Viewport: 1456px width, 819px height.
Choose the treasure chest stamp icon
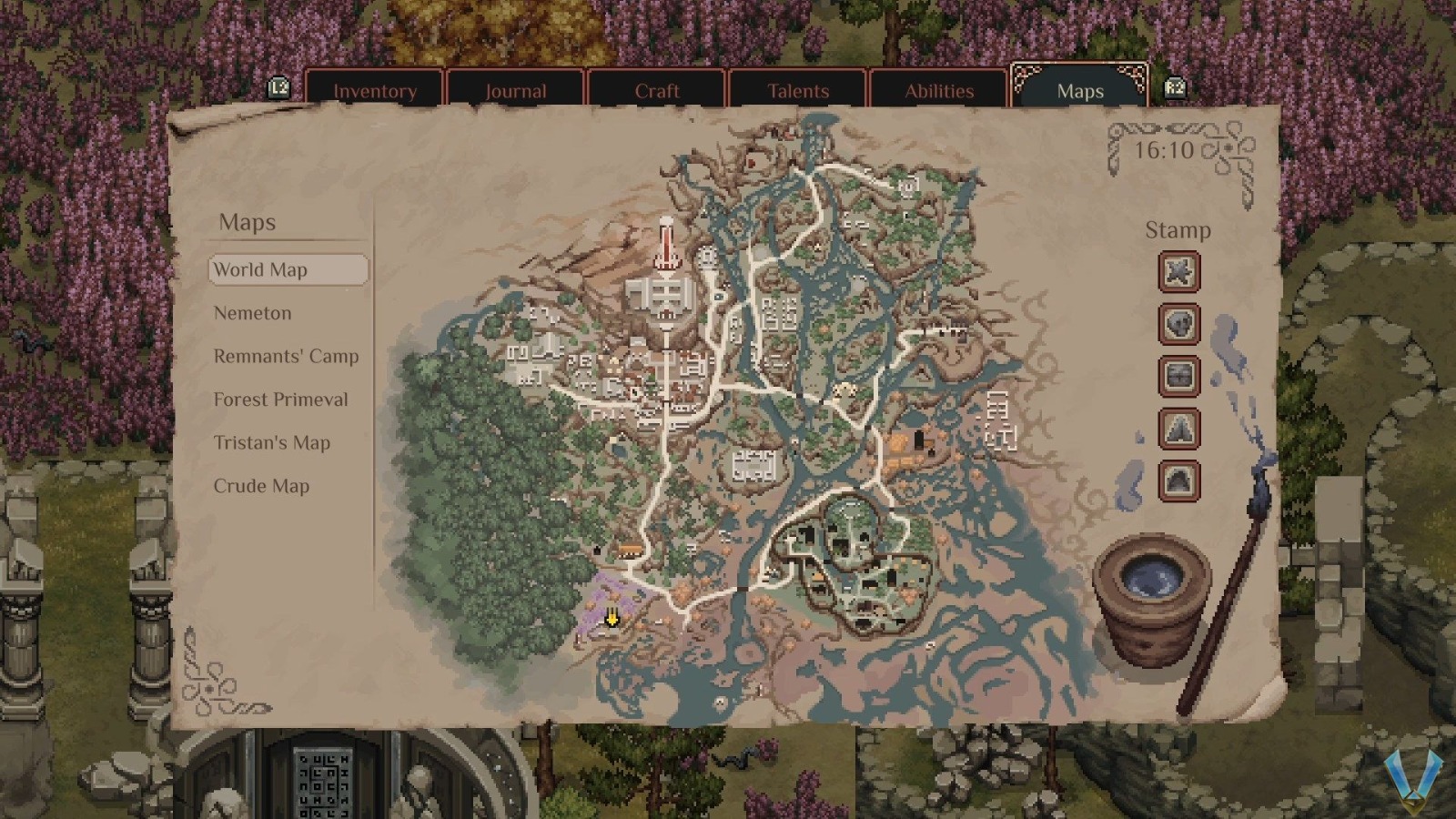coord(1178,377)
